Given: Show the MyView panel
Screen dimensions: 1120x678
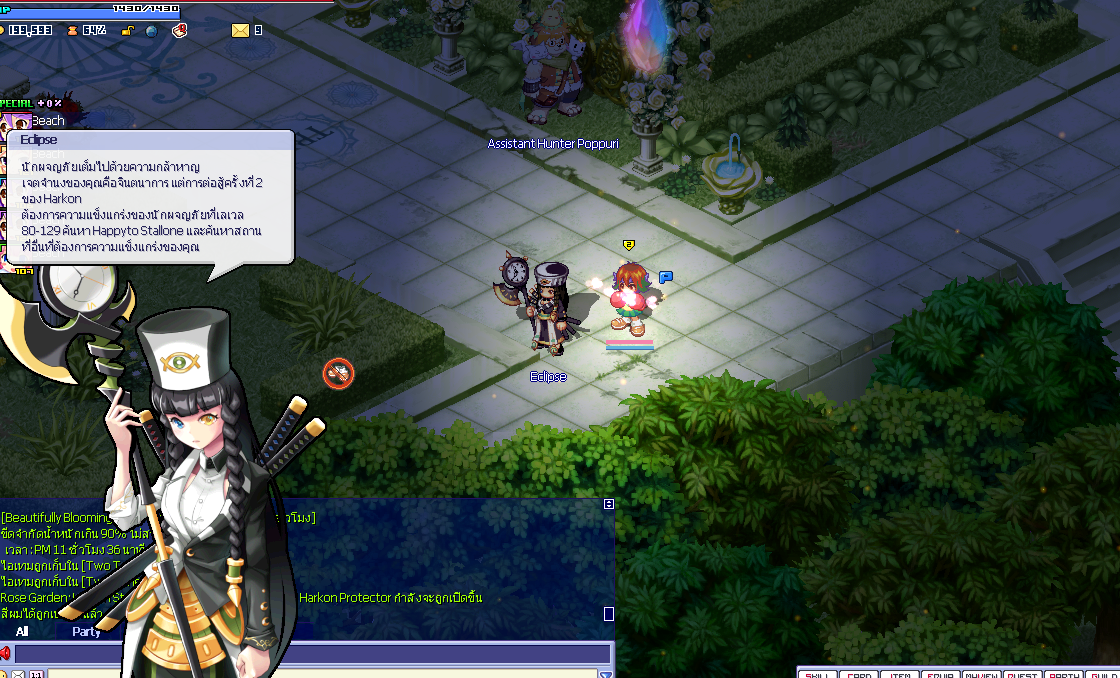Looking at the screenshot, I should click(982, 673).
